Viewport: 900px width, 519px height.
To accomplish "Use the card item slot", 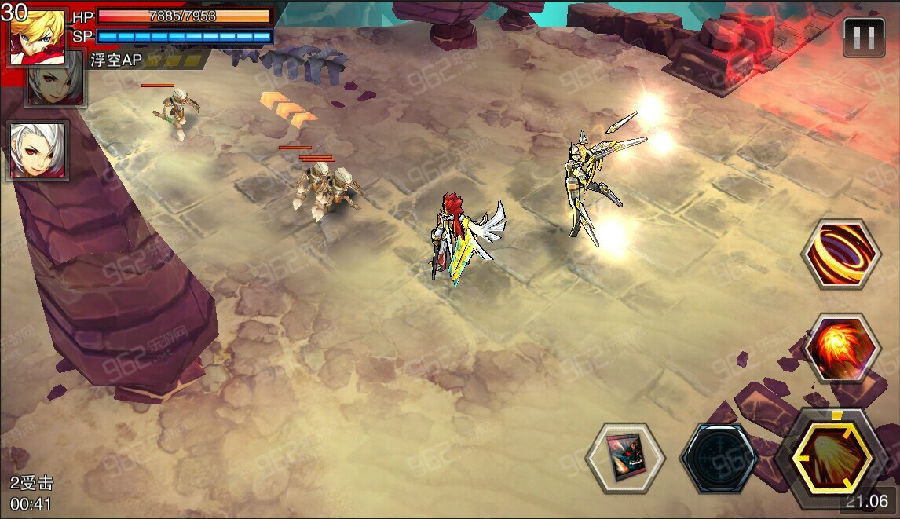I will 625,458.
